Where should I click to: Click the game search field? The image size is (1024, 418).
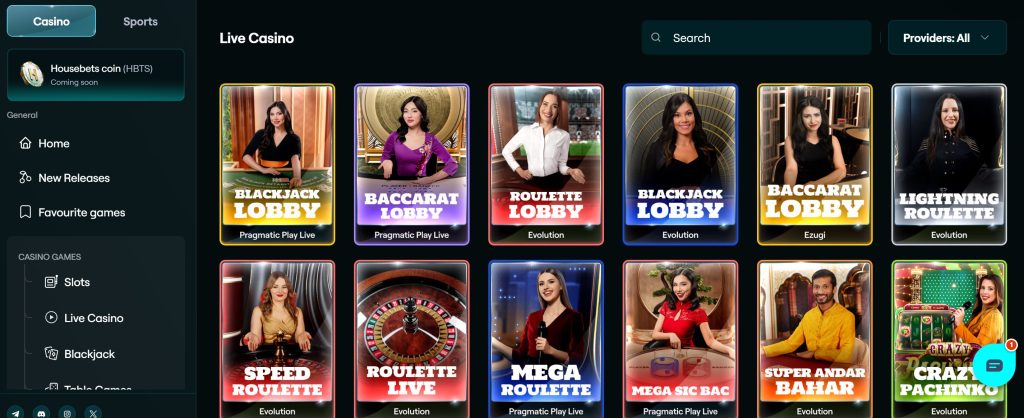pyautogui.click(x=757, y=38)
